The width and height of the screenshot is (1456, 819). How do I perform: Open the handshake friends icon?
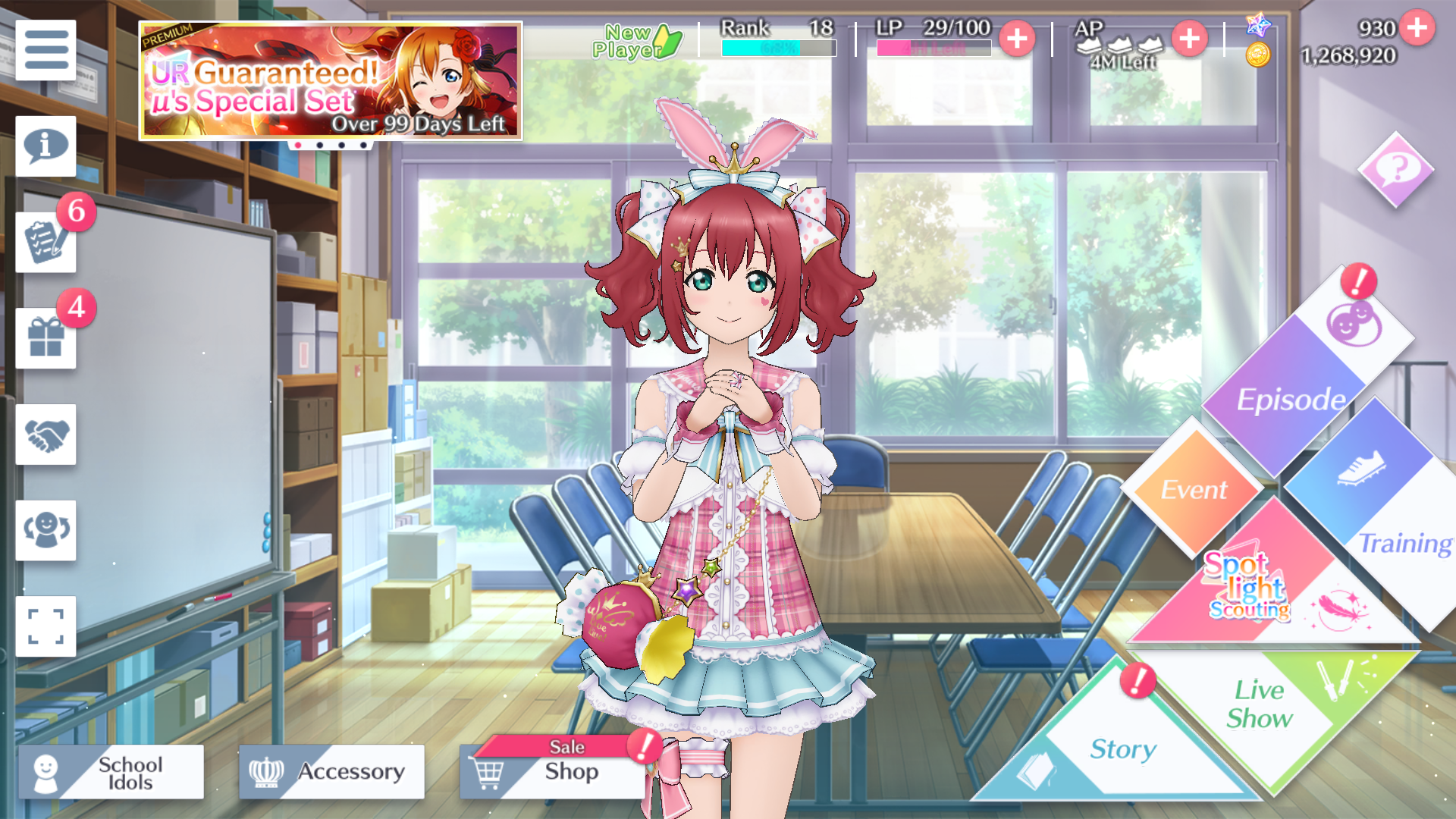coord(45,435)
